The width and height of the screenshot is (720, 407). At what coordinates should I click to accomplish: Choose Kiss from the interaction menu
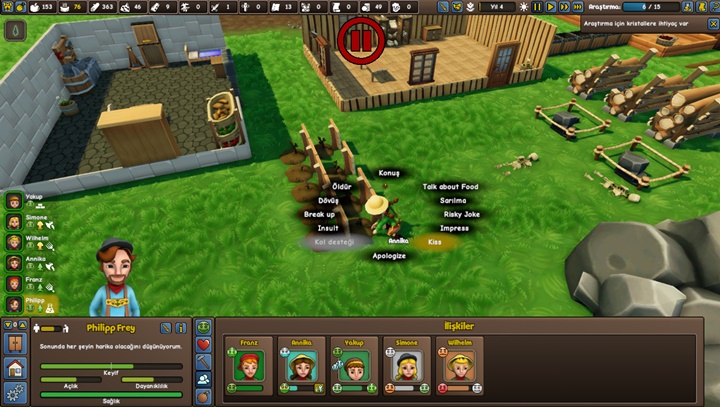pyautogui.click(x=434, y=242)
